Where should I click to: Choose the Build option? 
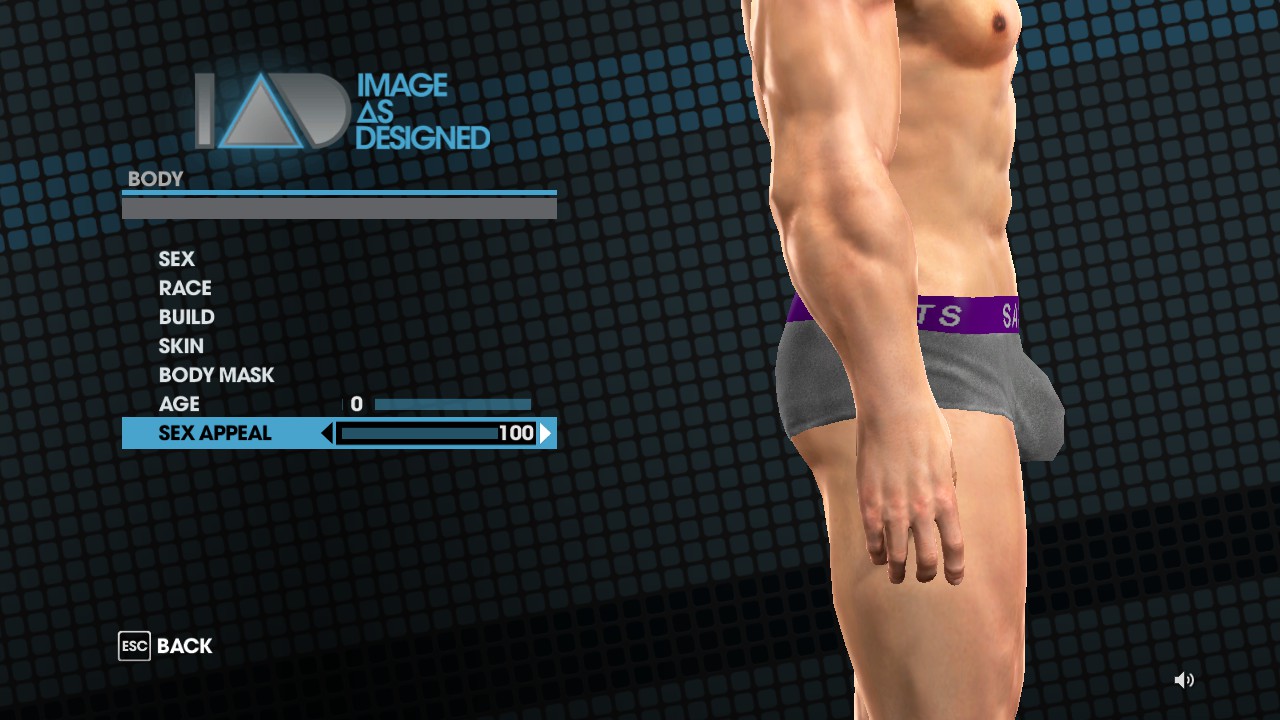(187, 317)
